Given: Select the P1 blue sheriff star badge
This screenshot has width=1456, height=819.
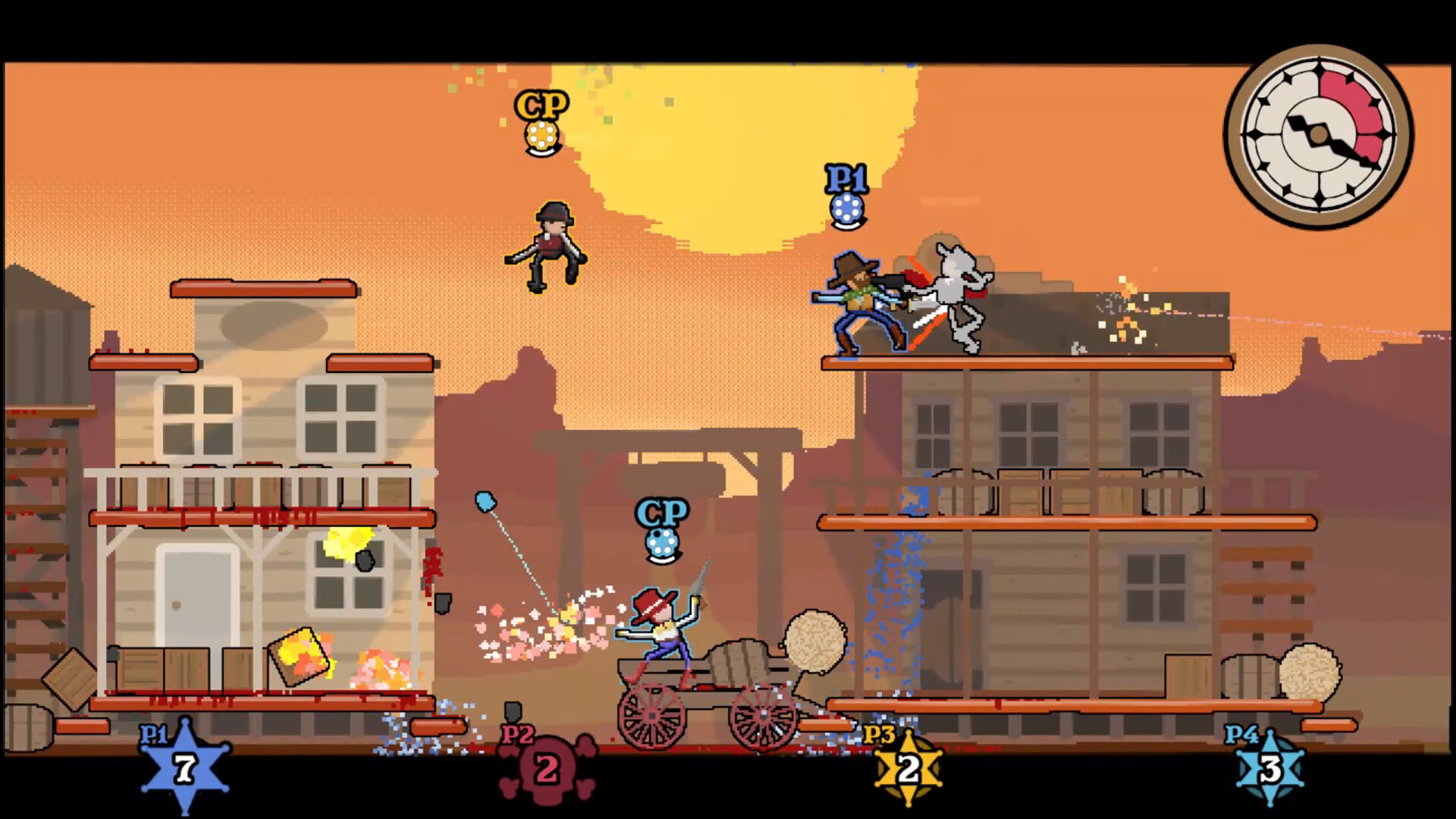Looking at the screenshot, I should click(x=185, y=768).
